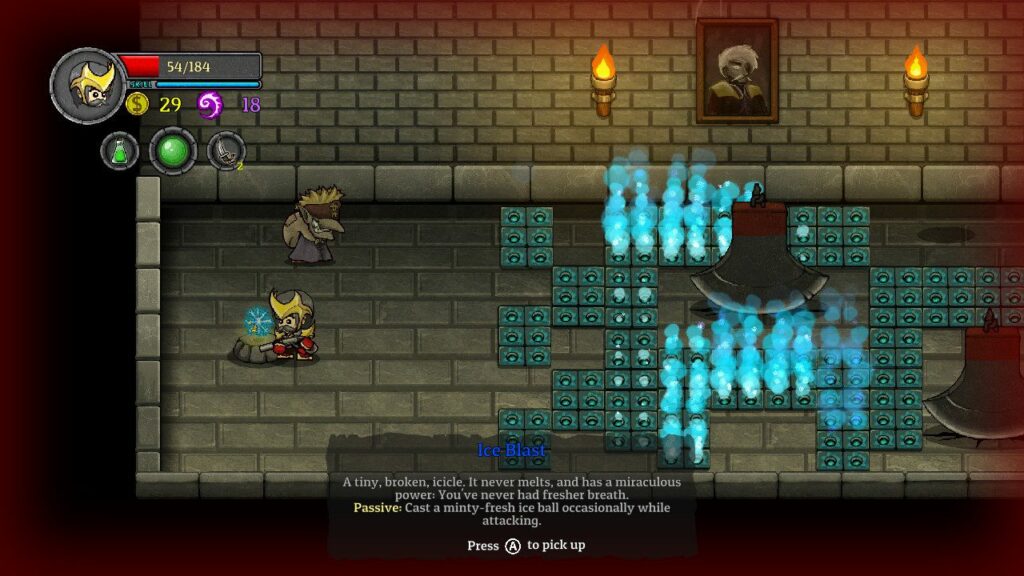
Task: Click the gold coin currency icon
Action: [x=137, y=104]
